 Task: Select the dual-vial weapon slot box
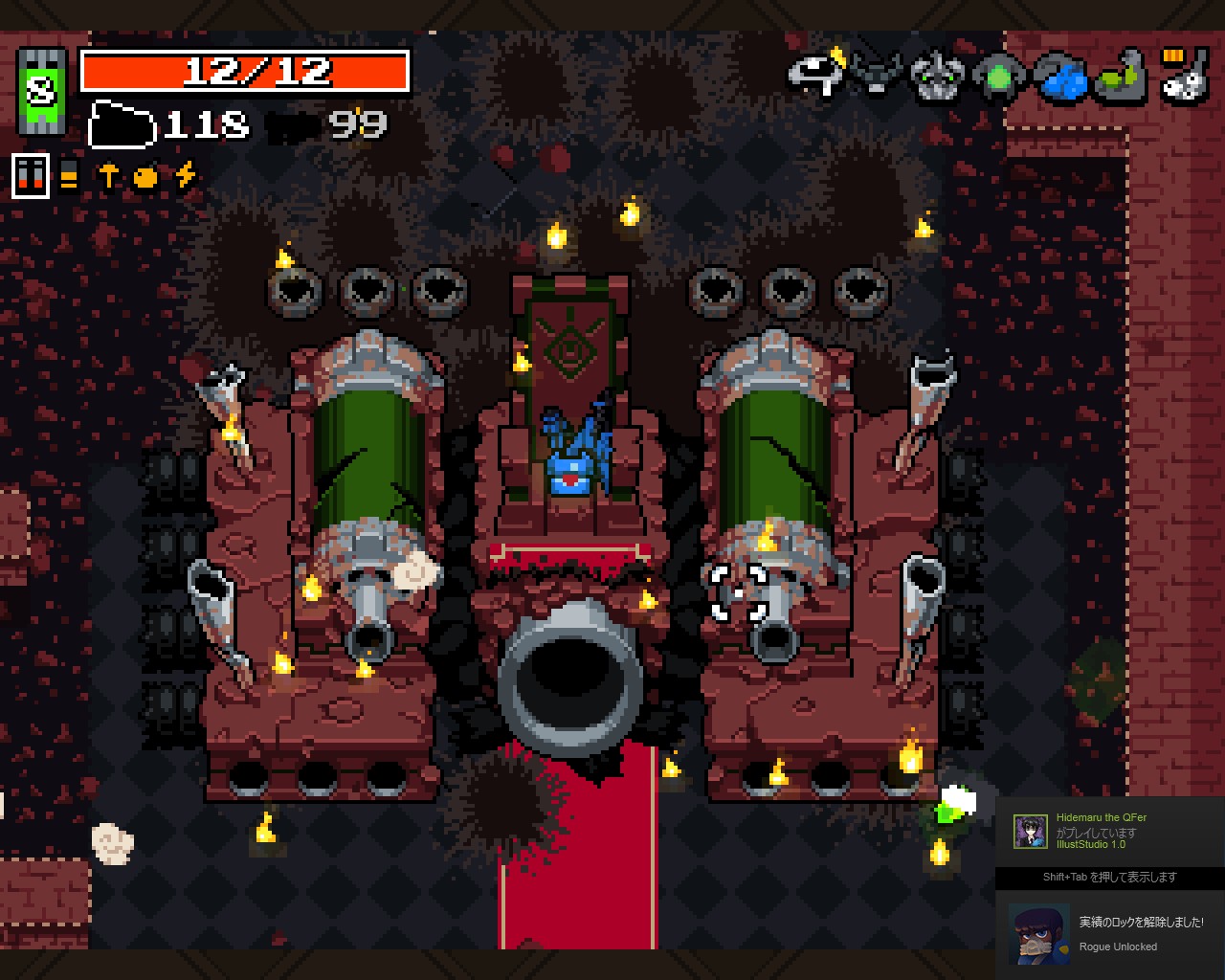click(x=31, y=176)
